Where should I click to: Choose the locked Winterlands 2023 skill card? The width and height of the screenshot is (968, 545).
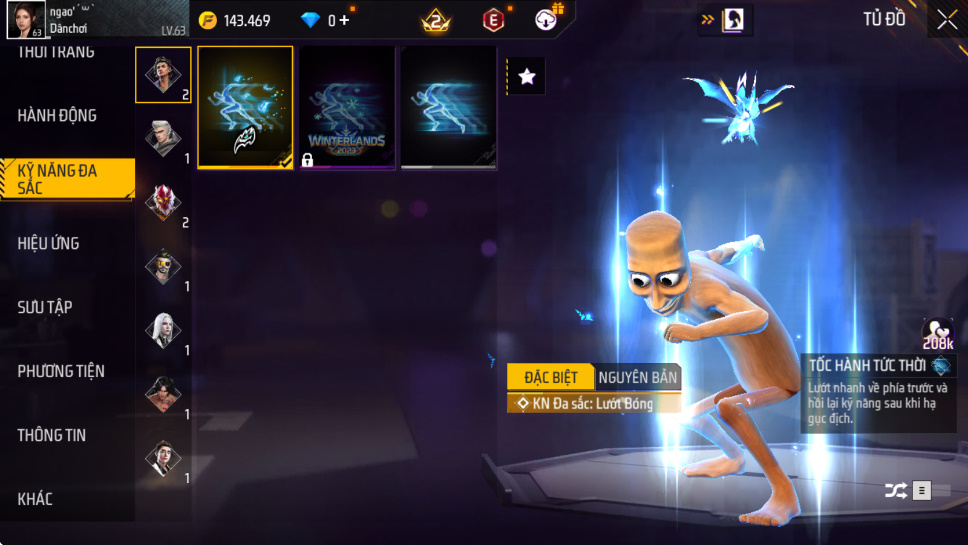pyautogui.click(x=347, y=107)
